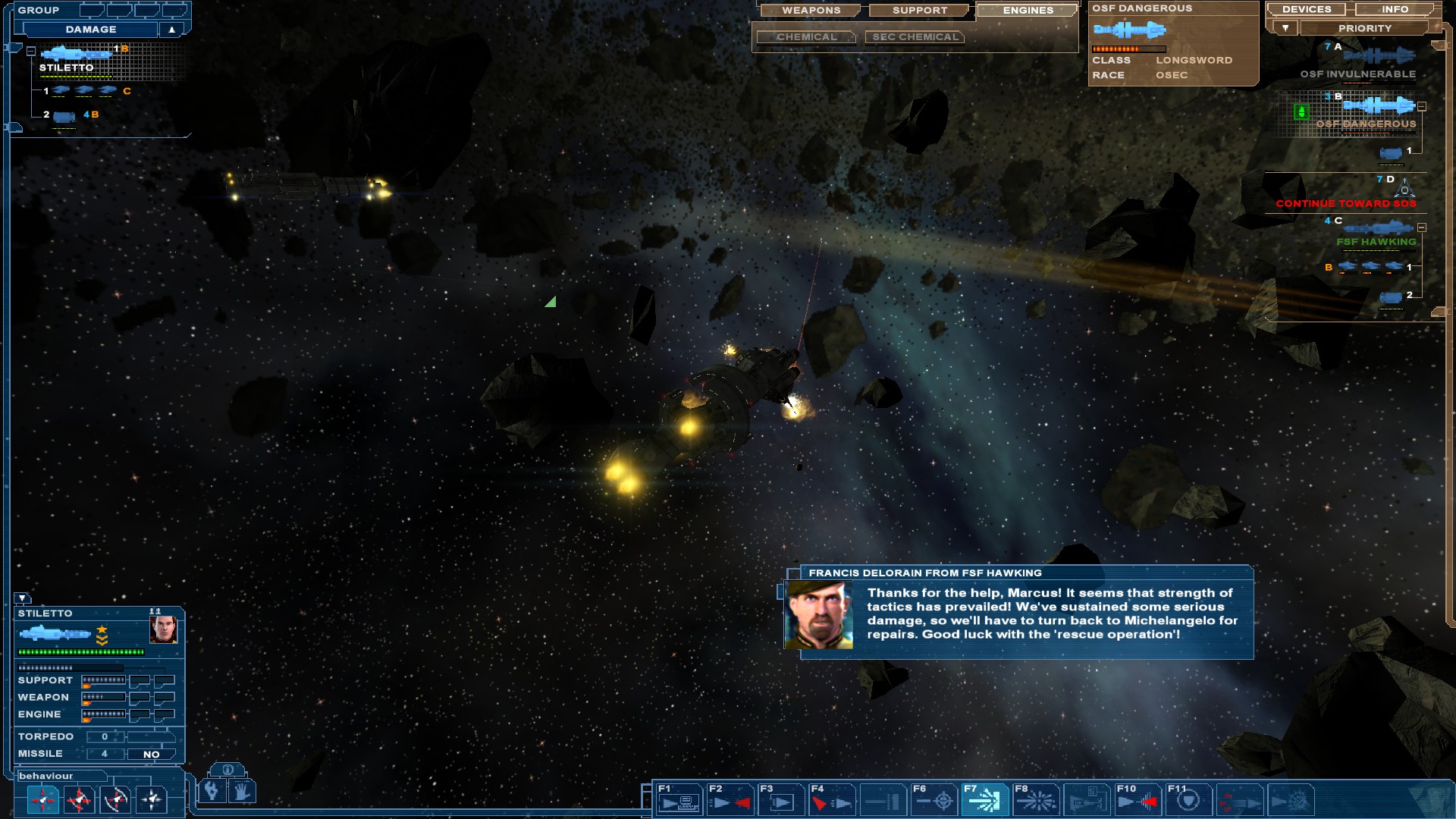Switch to the Weapons subsystem tab

[x=811, y=11]
